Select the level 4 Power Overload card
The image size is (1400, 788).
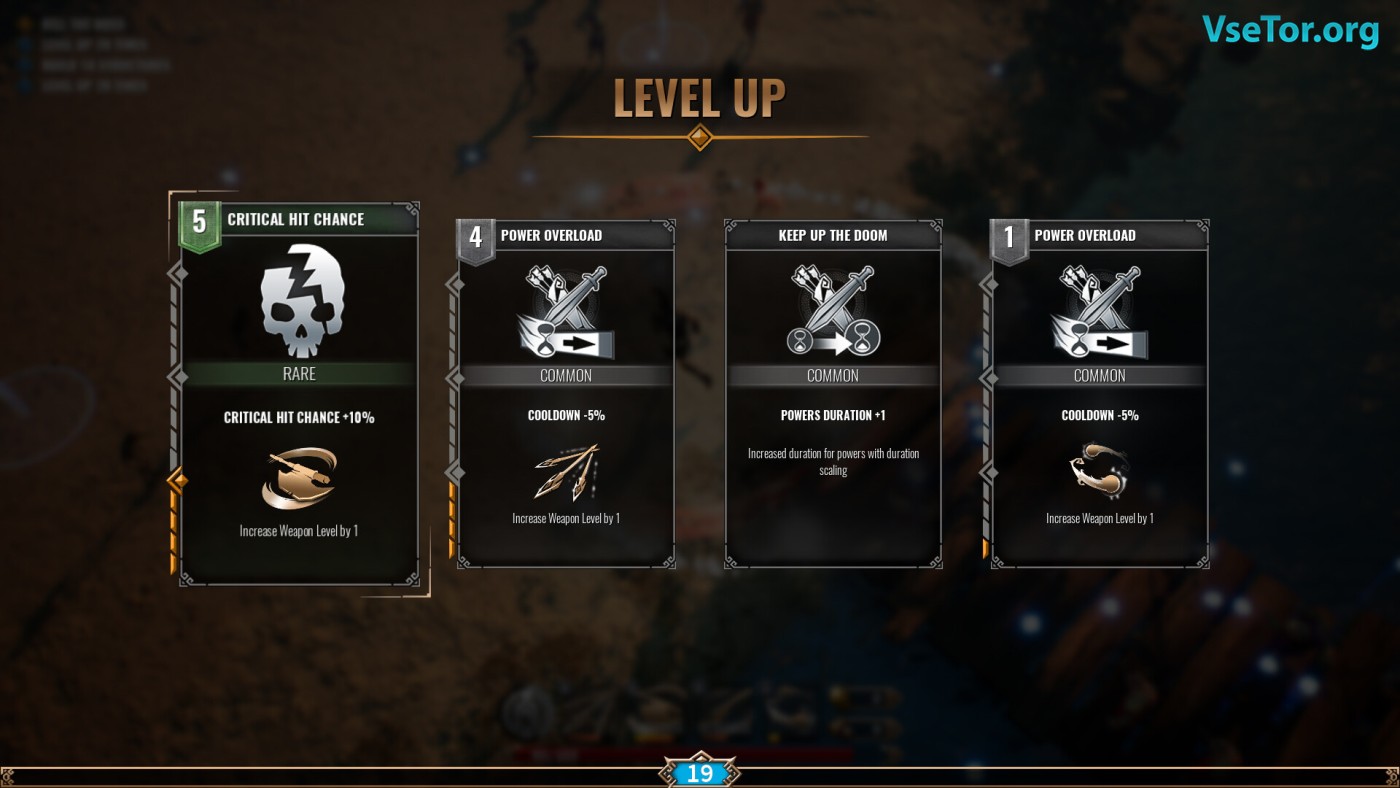[566, 394]
